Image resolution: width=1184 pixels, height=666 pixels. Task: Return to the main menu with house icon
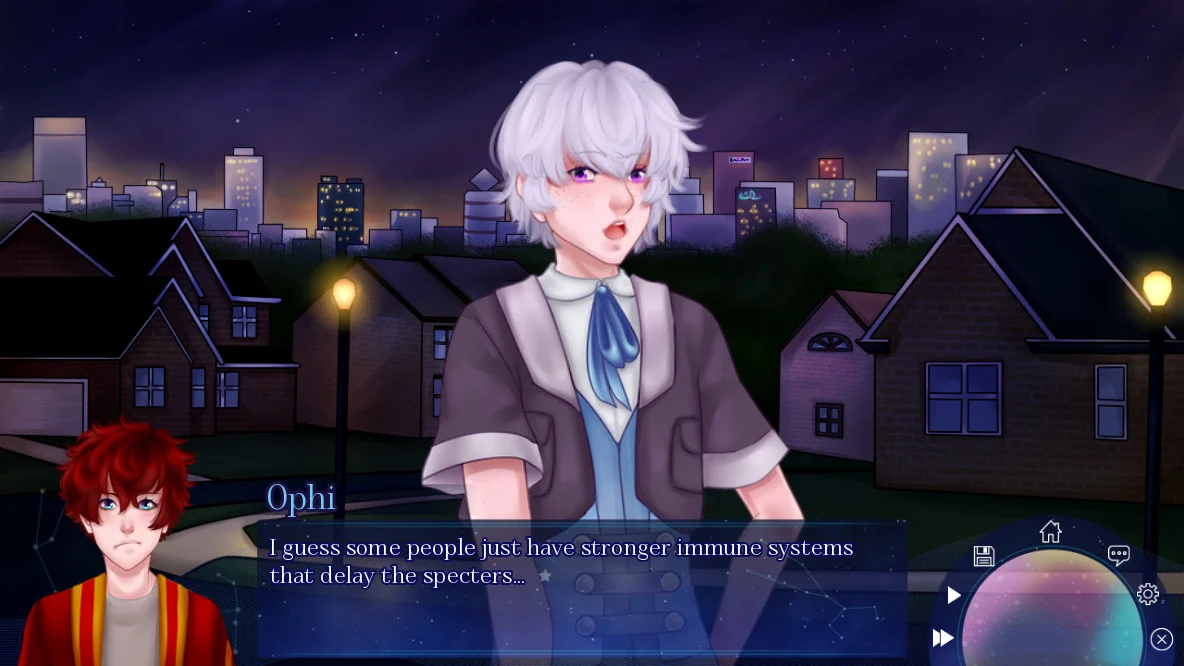coord(1050,531)
